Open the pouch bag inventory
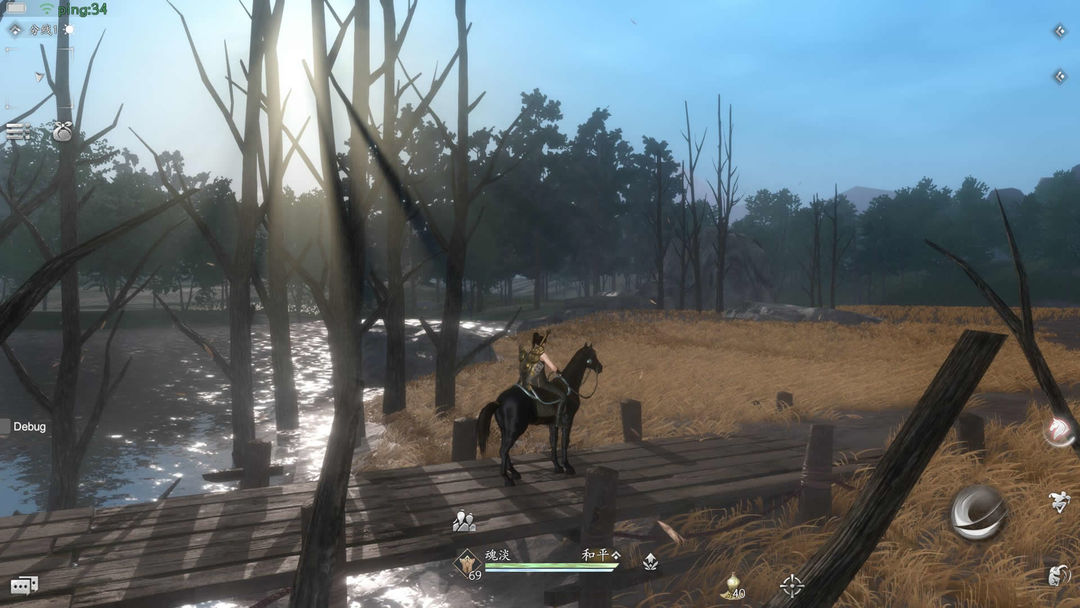 (x=62, y=131)
